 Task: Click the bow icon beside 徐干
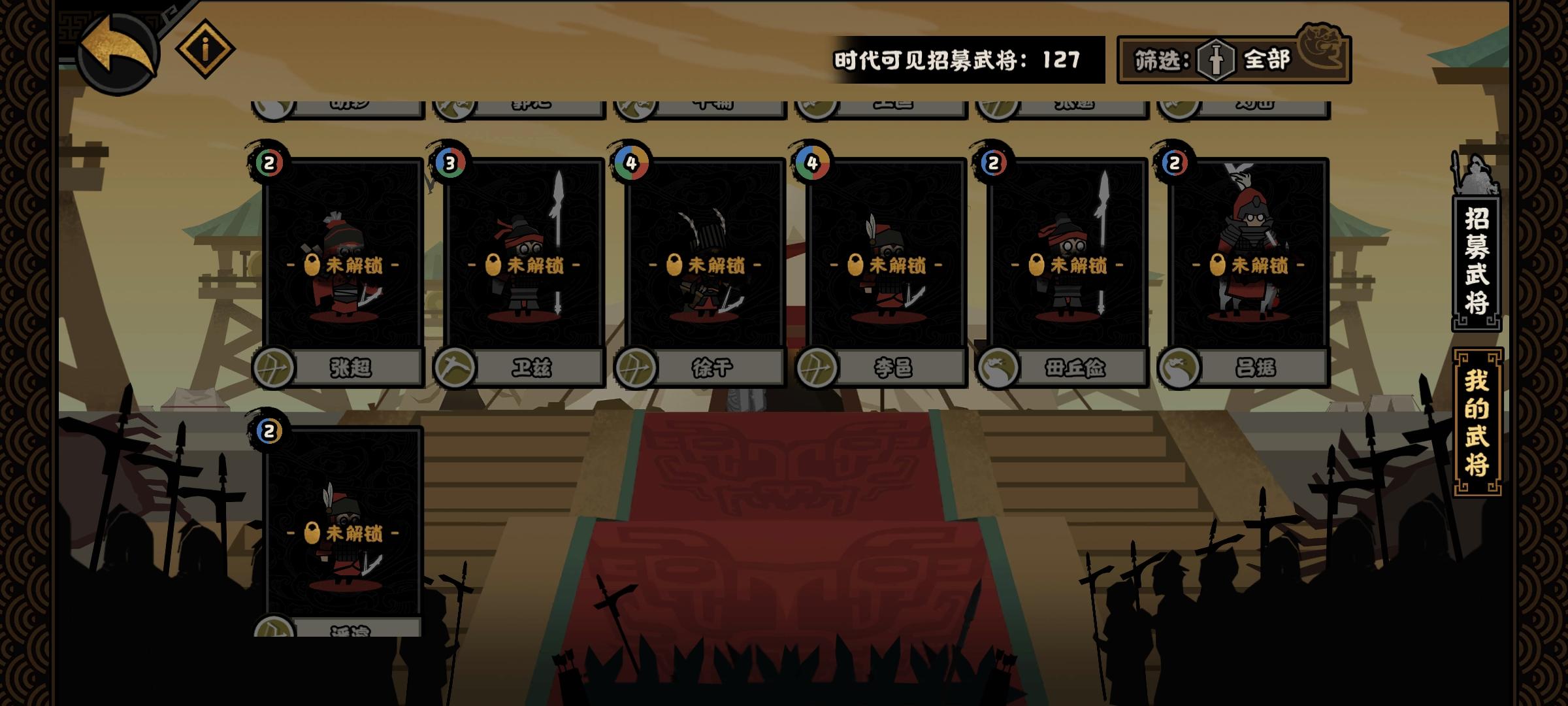[635, 368]
